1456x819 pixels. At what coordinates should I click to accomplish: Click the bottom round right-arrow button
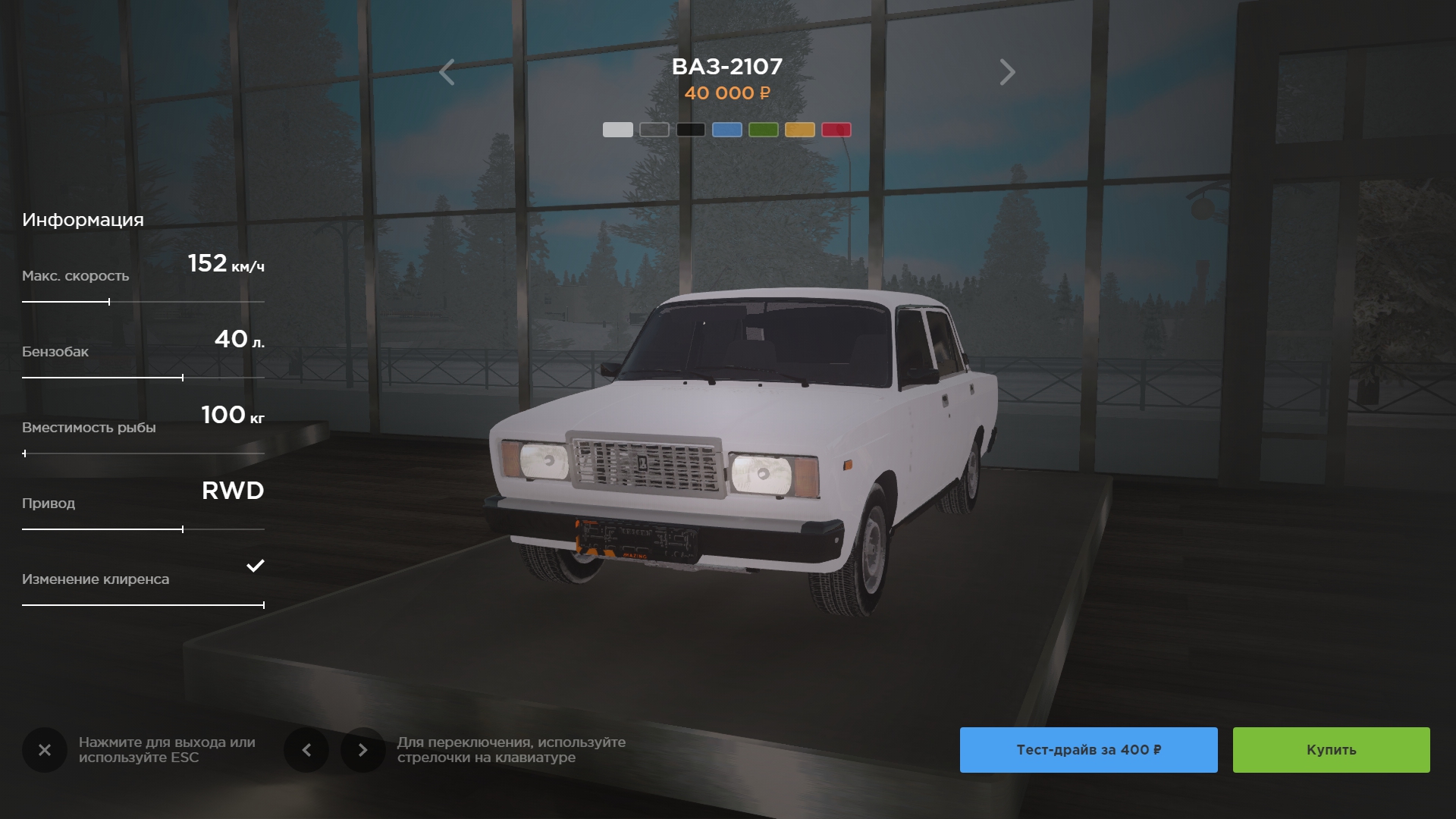pyautogui.click(x=362, y=750)
